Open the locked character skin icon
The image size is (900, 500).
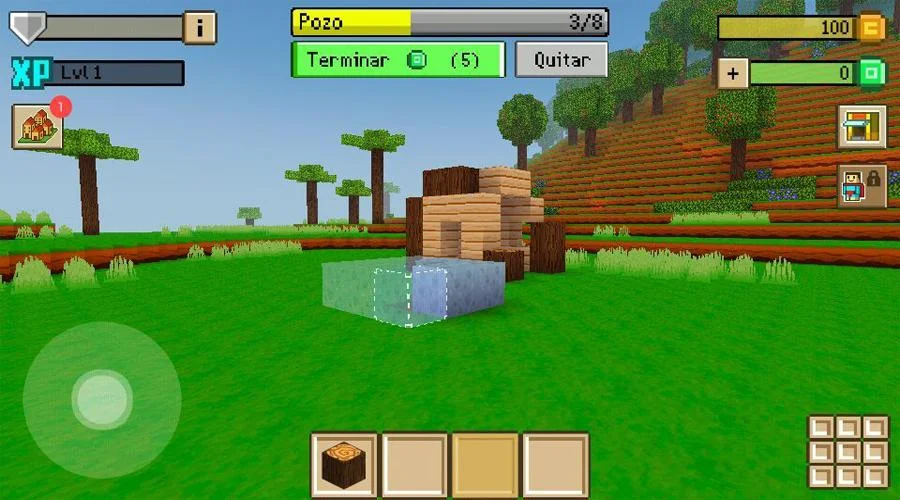[861, 186]
